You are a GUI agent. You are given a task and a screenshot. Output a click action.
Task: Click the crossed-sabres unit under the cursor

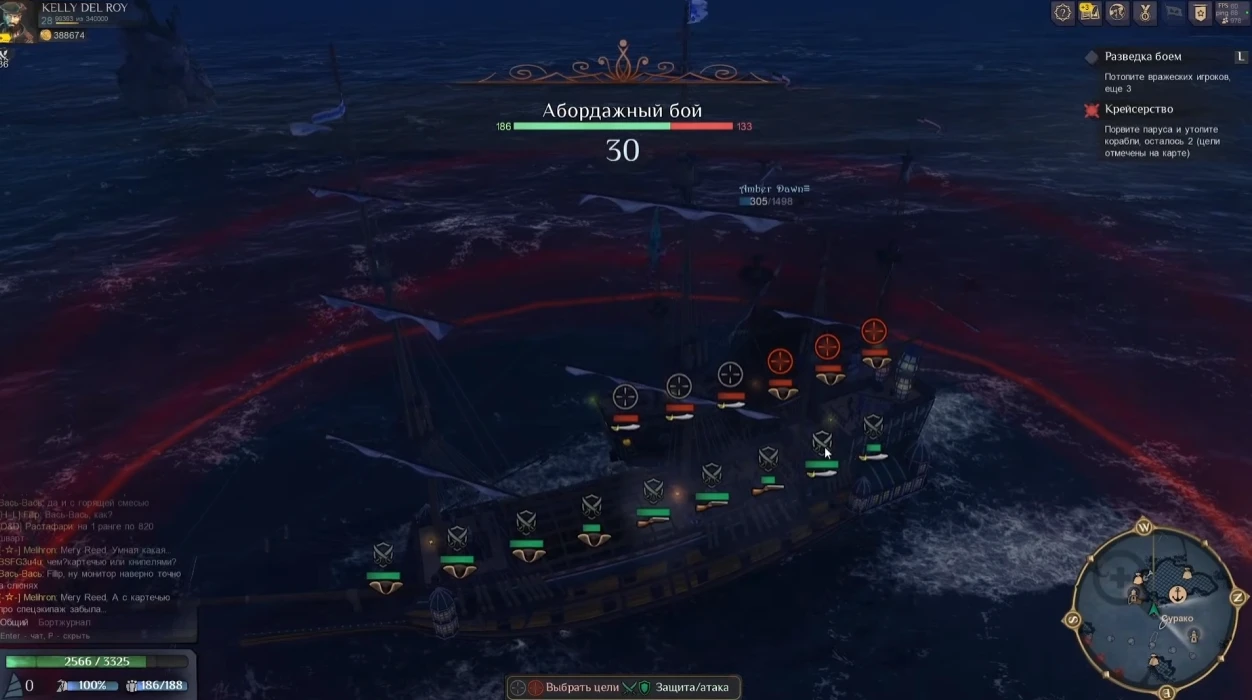click(x=822, y=442)
